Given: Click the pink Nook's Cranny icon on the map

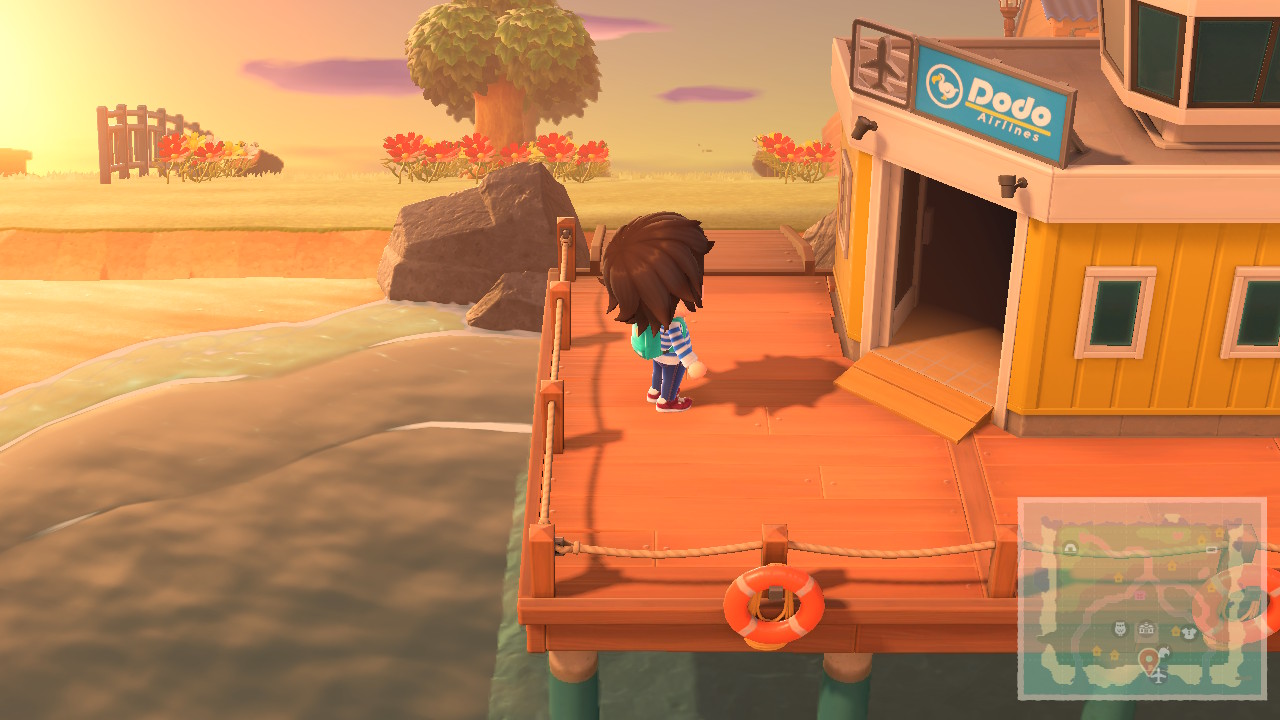Looking at the screenshot, I should [1139, 594].
